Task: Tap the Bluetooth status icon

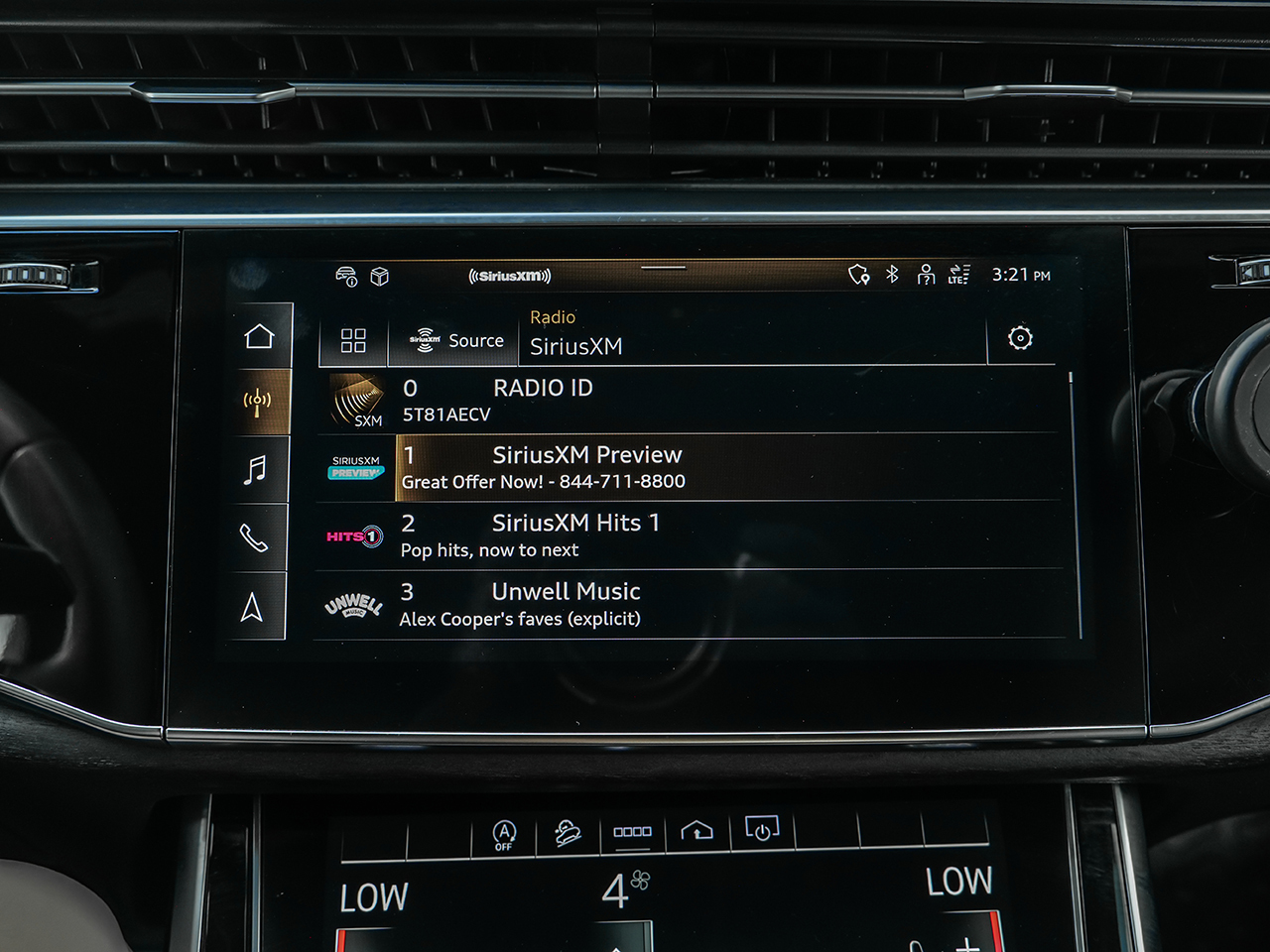Action: [892, 274]
